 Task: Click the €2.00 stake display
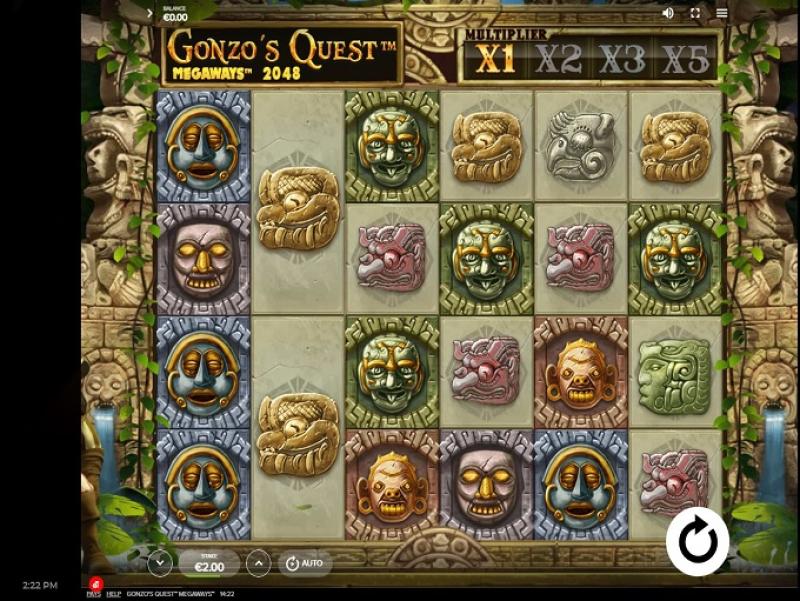(x=209, y=564)
